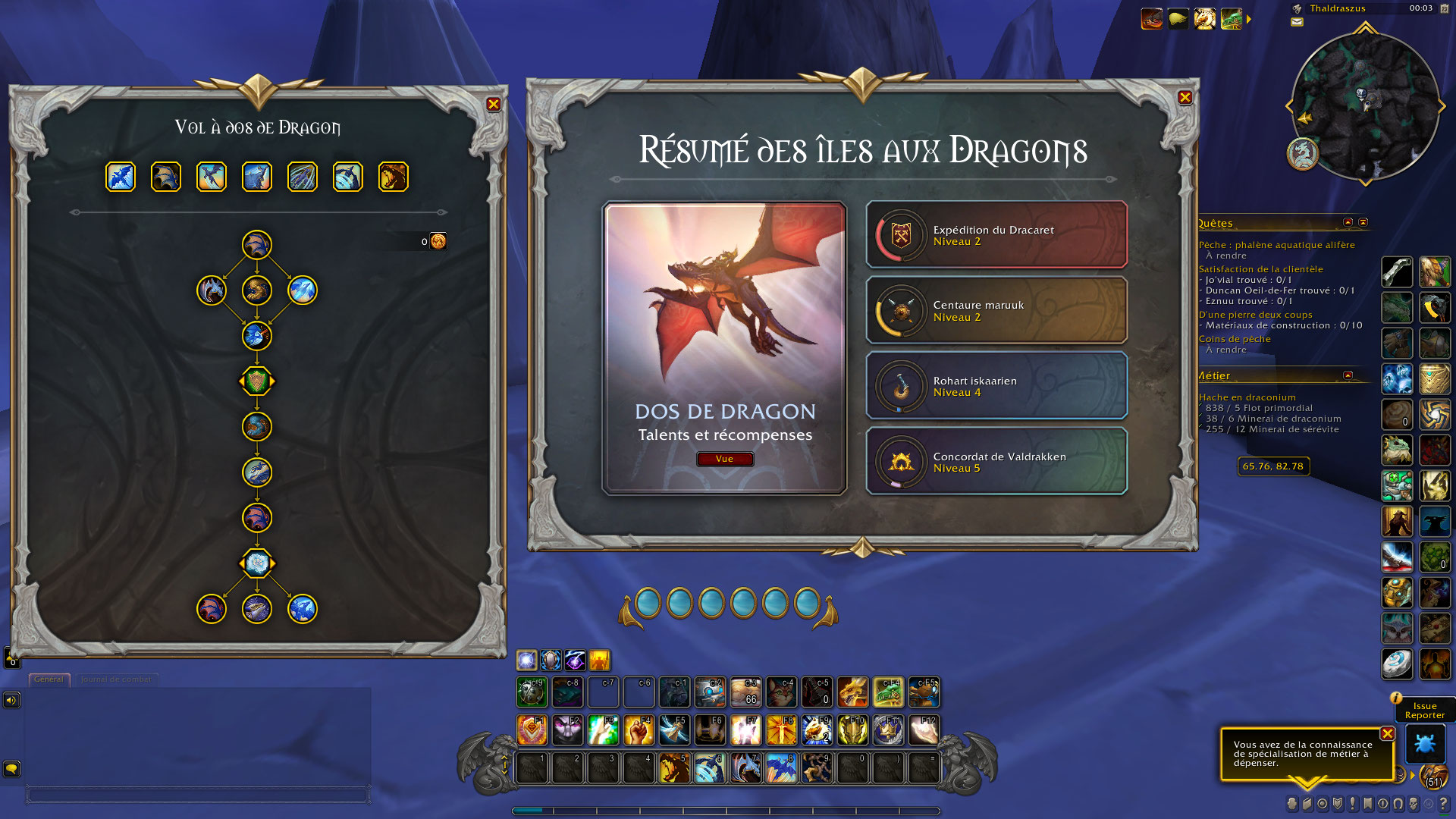Open Expédition du Dracaret reputation
This screenshot has height=819, width=1456.
tap(996, 235)
